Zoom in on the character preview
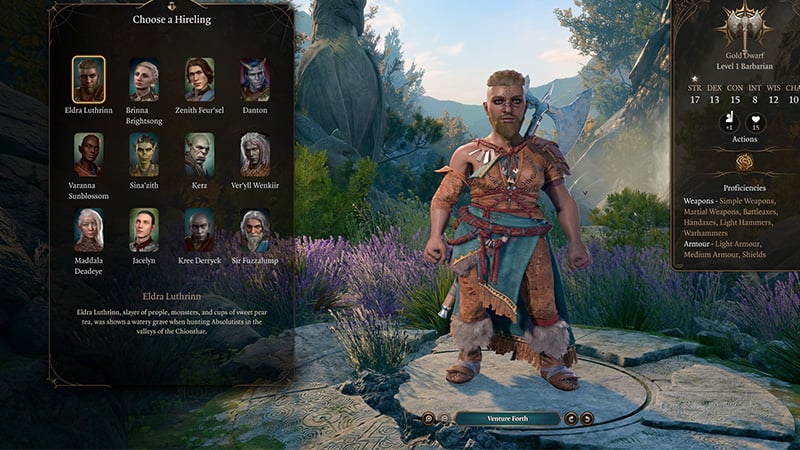 tap(428, 418)
